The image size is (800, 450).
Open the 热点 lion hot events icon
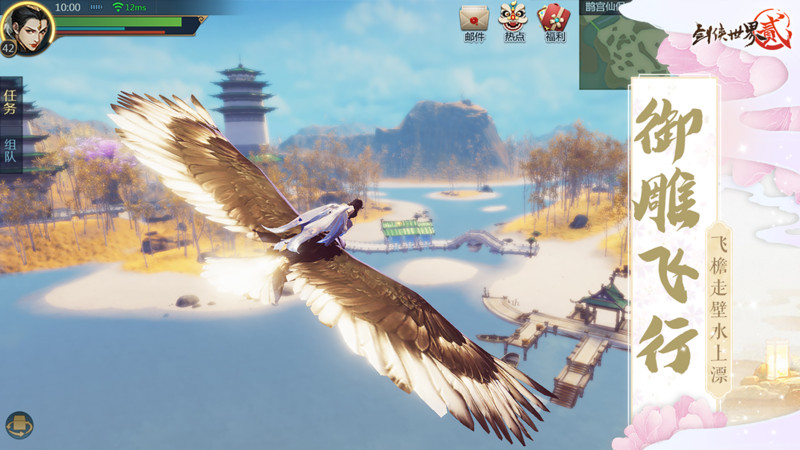pos(514,19)
